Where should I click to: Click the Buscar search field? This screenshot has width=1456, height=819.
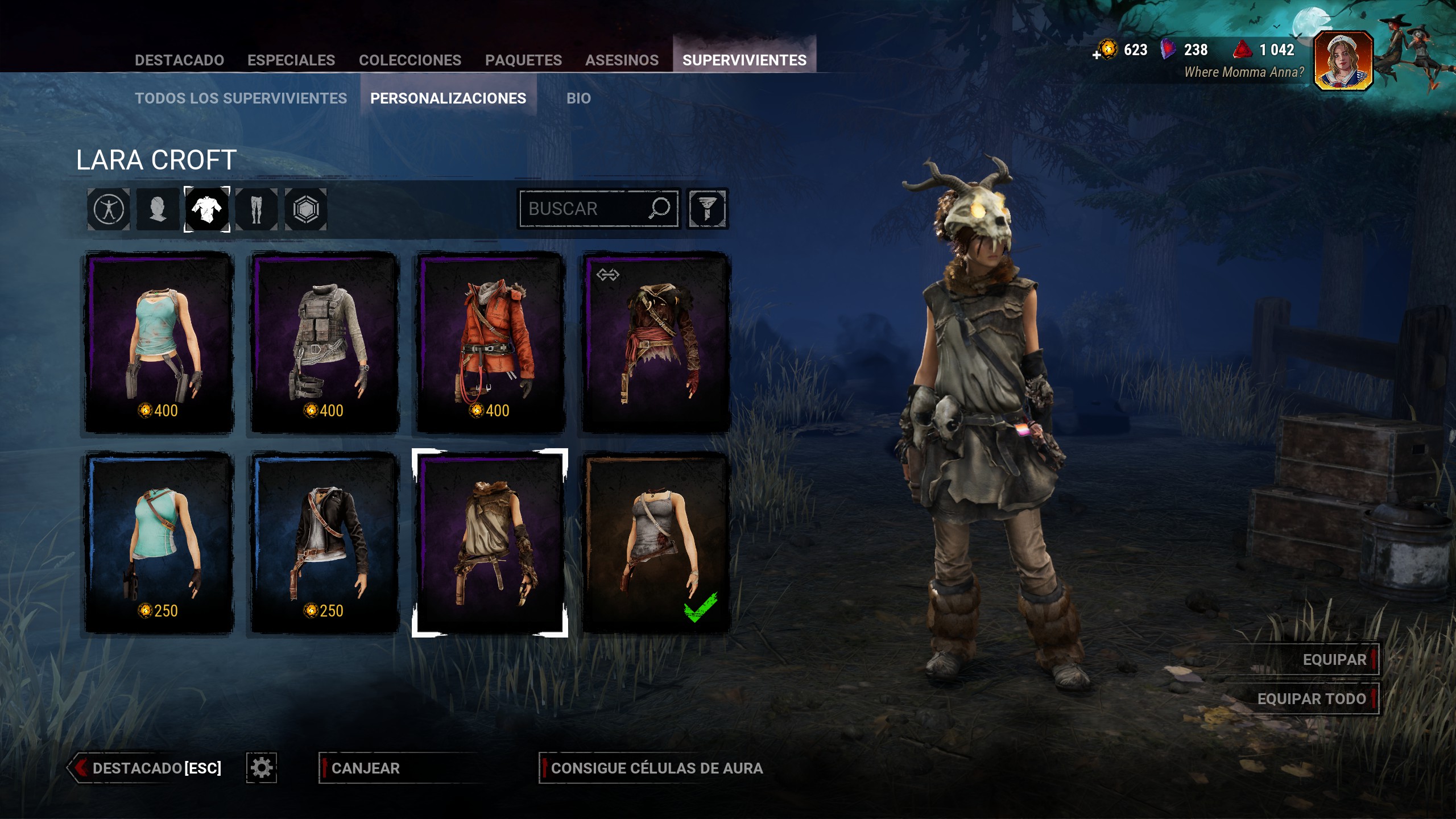[x=586, y=209]
